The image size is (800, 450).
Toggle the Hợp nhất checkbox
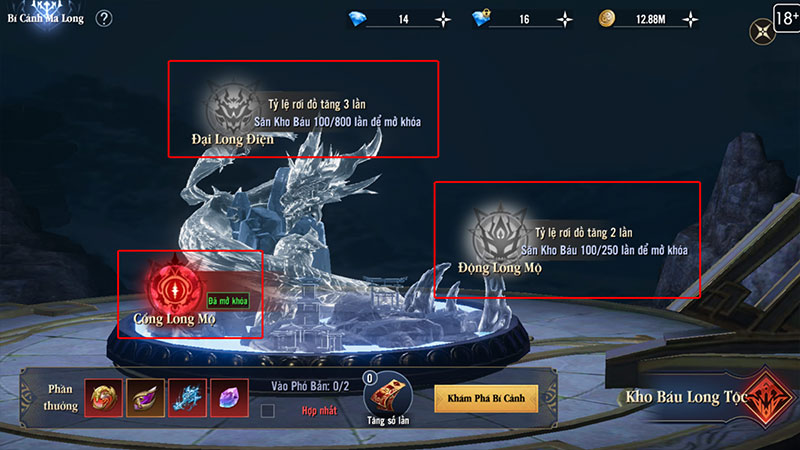pos(267,410)
